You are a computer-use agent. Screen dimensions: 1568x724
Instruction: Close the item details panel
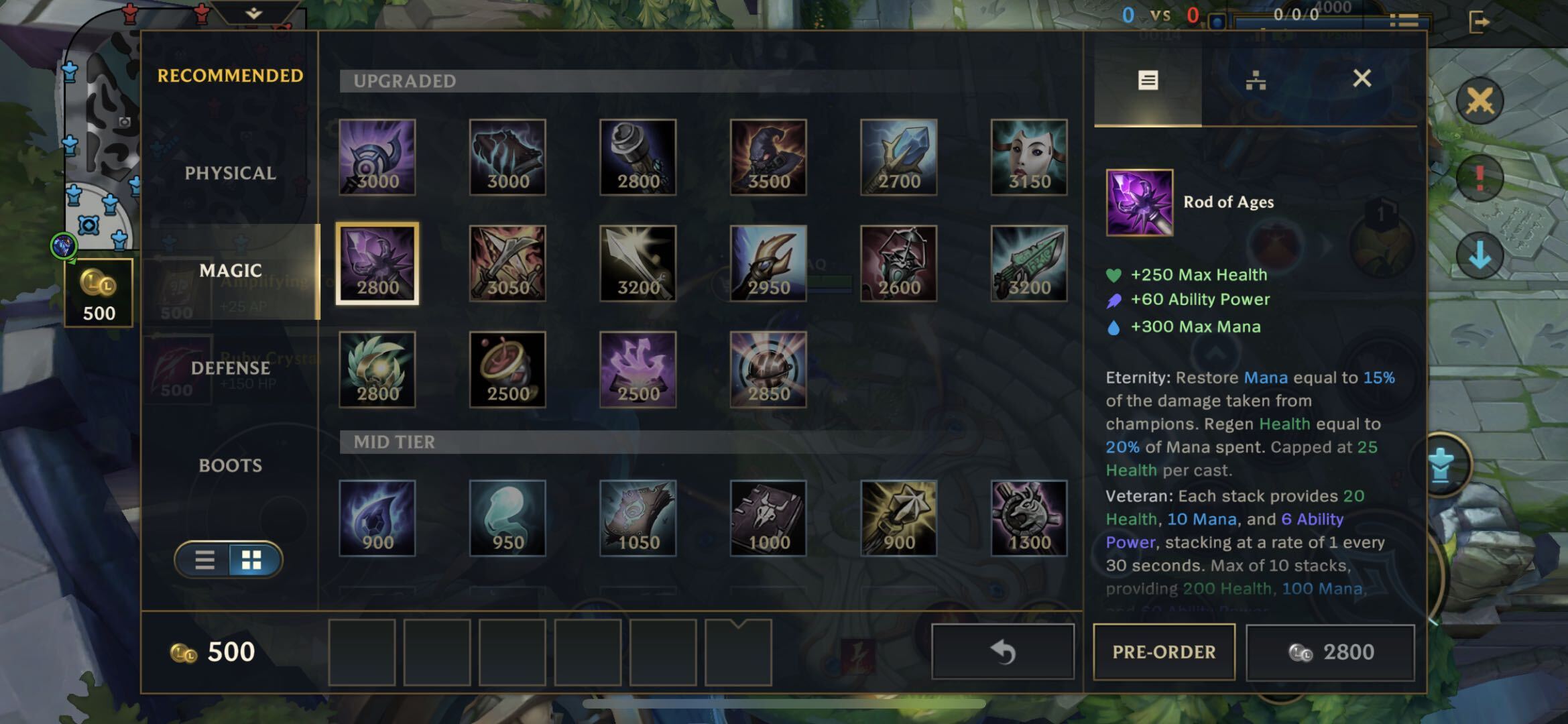pyautogui.click(x=1362, y=79)
